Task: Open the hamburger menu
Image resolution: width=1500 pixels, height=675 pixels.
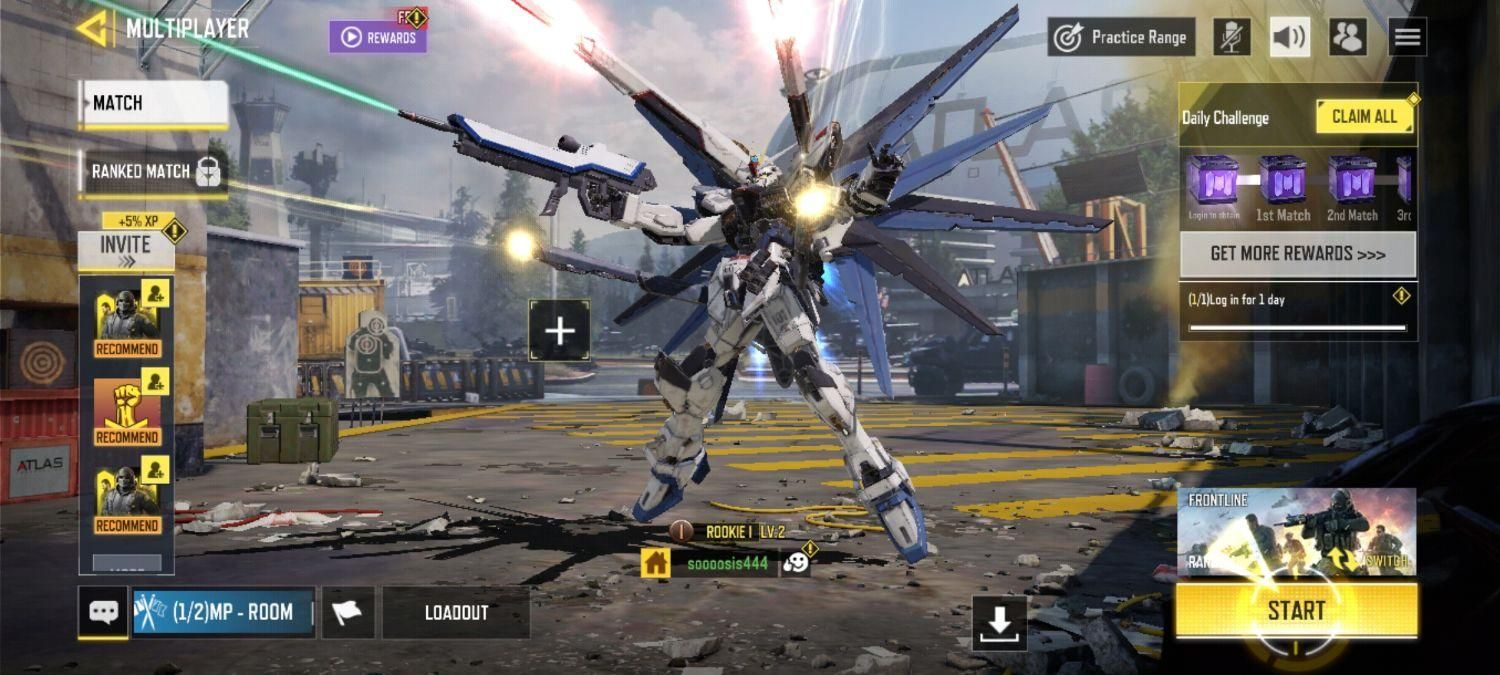Action: 1407,38
